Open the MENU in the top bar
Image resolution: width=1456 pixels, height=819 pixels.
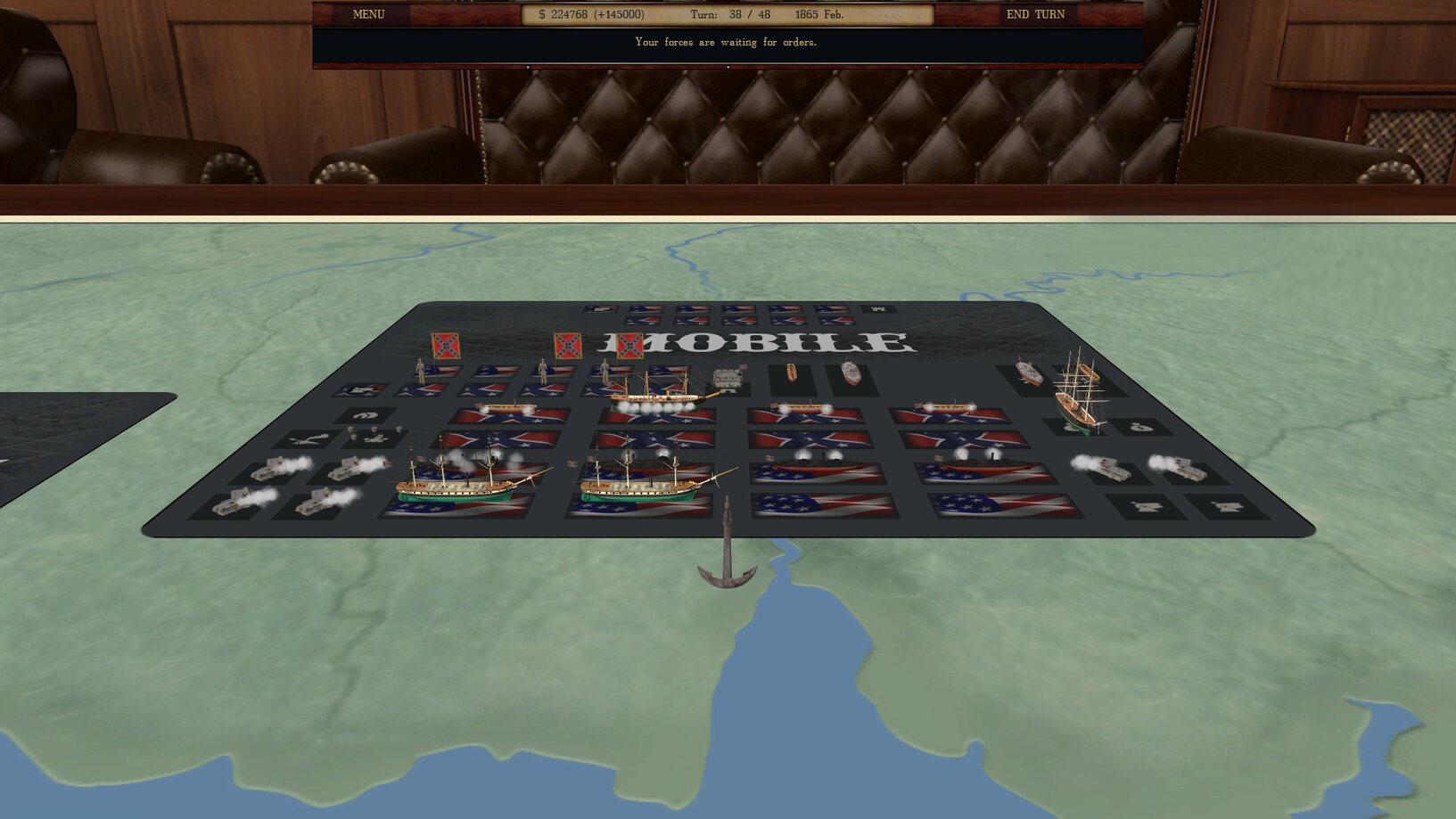pos(368,14)
